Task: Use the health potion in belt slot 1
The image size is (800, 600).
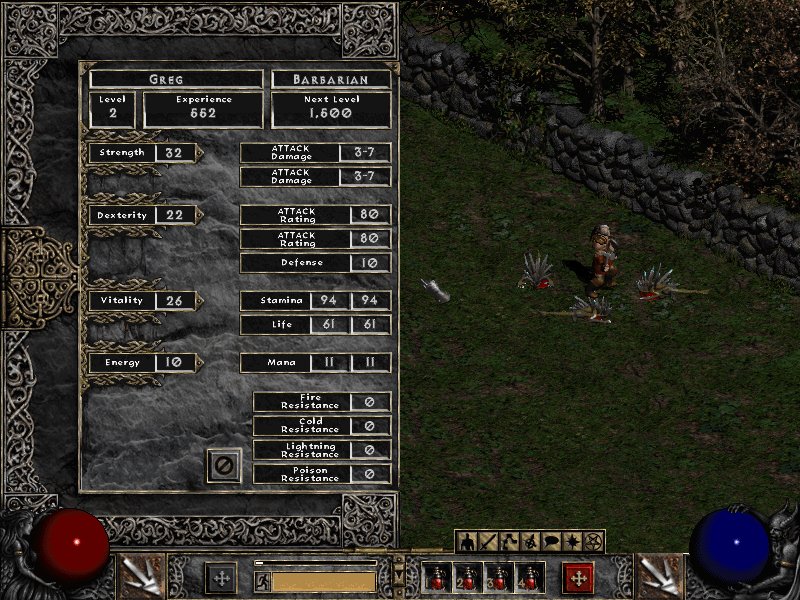Action: tap(437, 579)
